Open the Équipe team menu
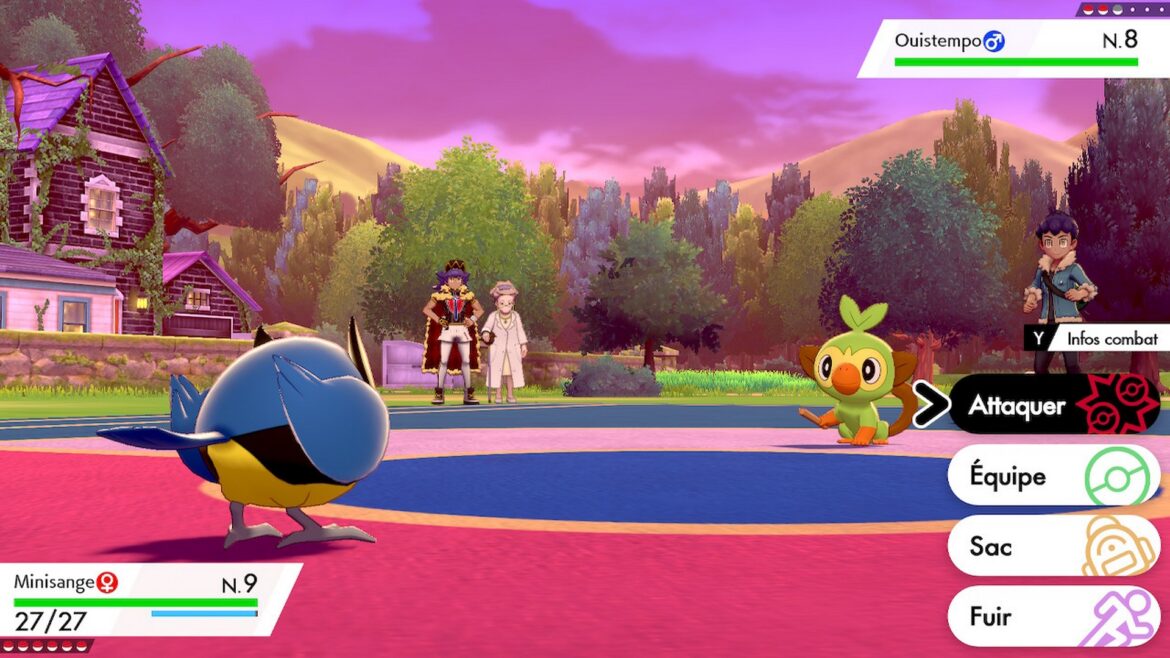1170x658 pixels. (1050, 476)
